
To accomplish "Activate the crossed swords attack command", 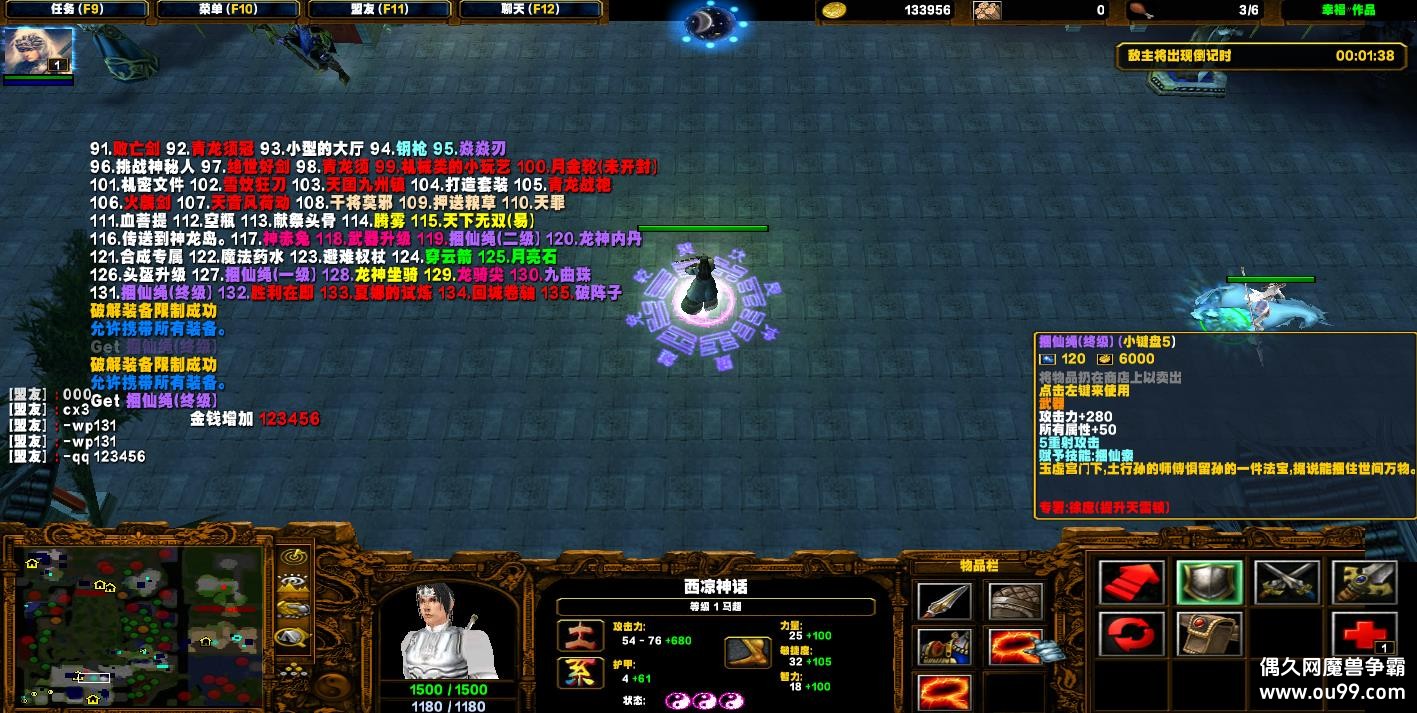I will point(1287,583).
